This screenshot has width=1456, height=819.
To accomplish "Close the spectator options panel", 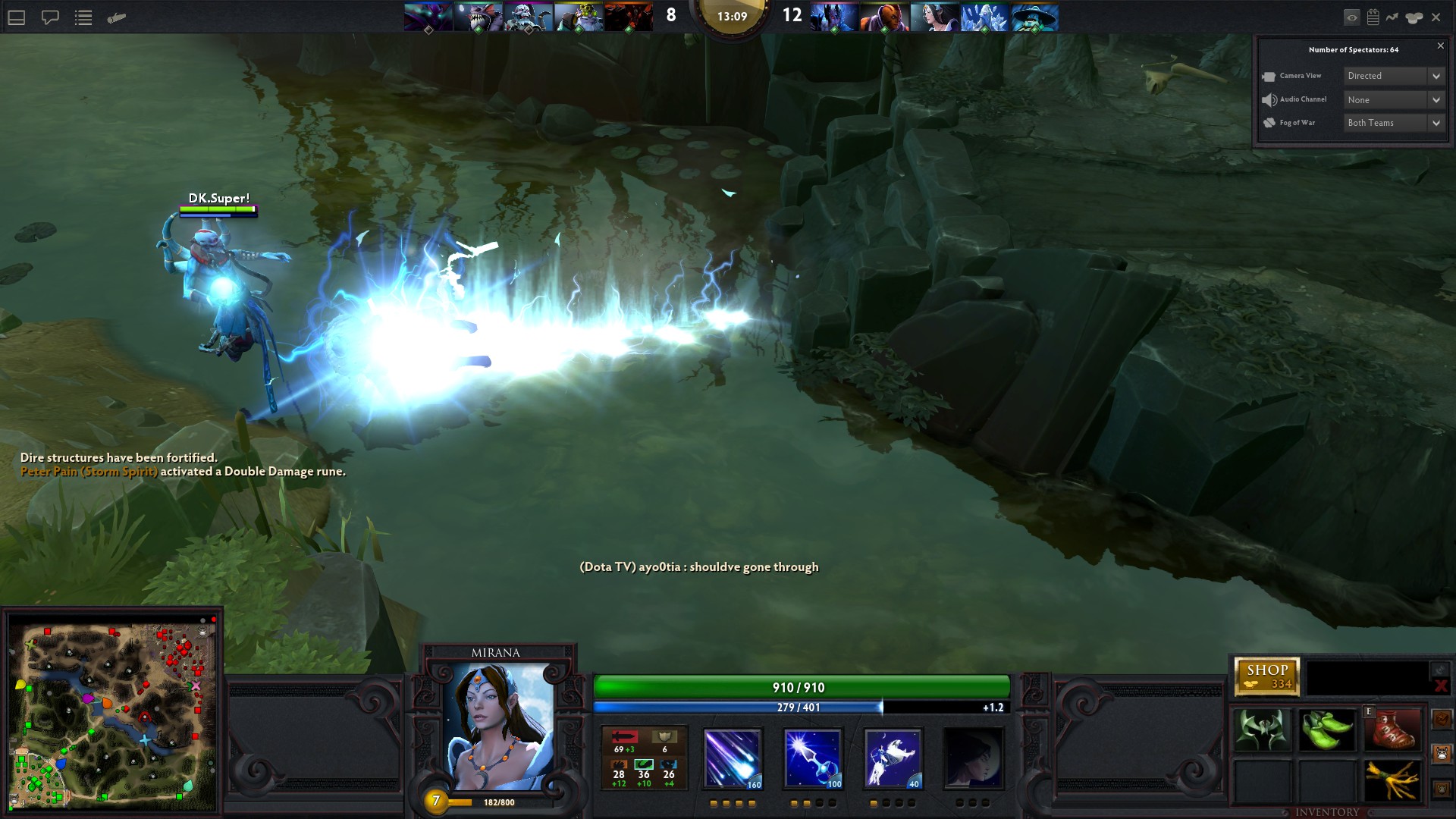I will pyautogui.click(x=1441, y=46).
